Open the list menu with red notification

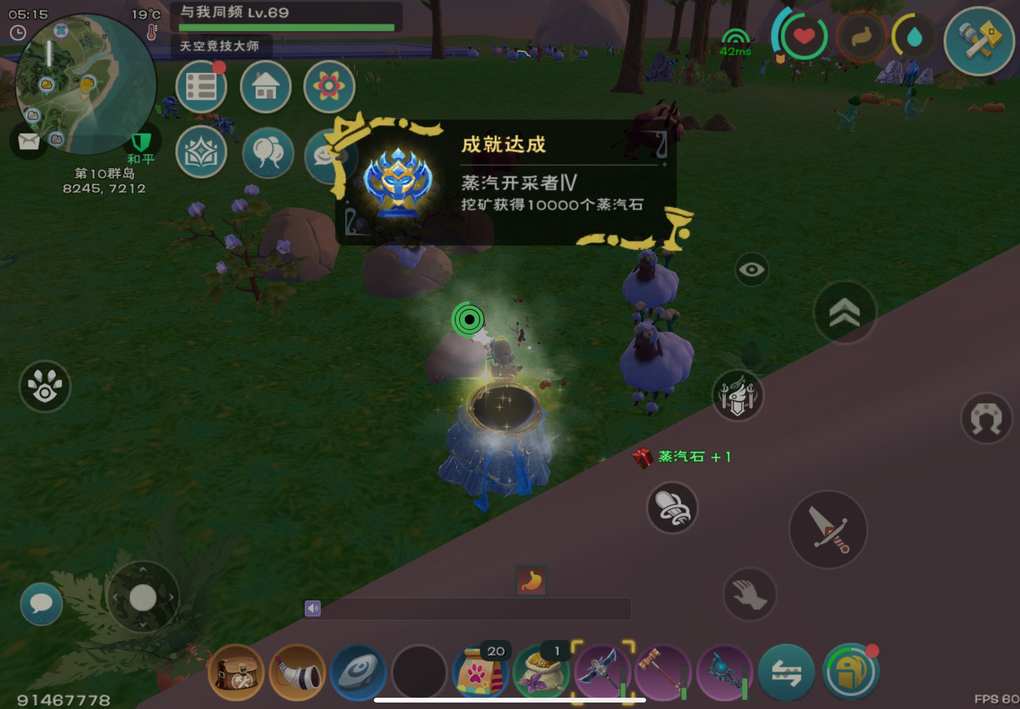click(x=201, y=87)
